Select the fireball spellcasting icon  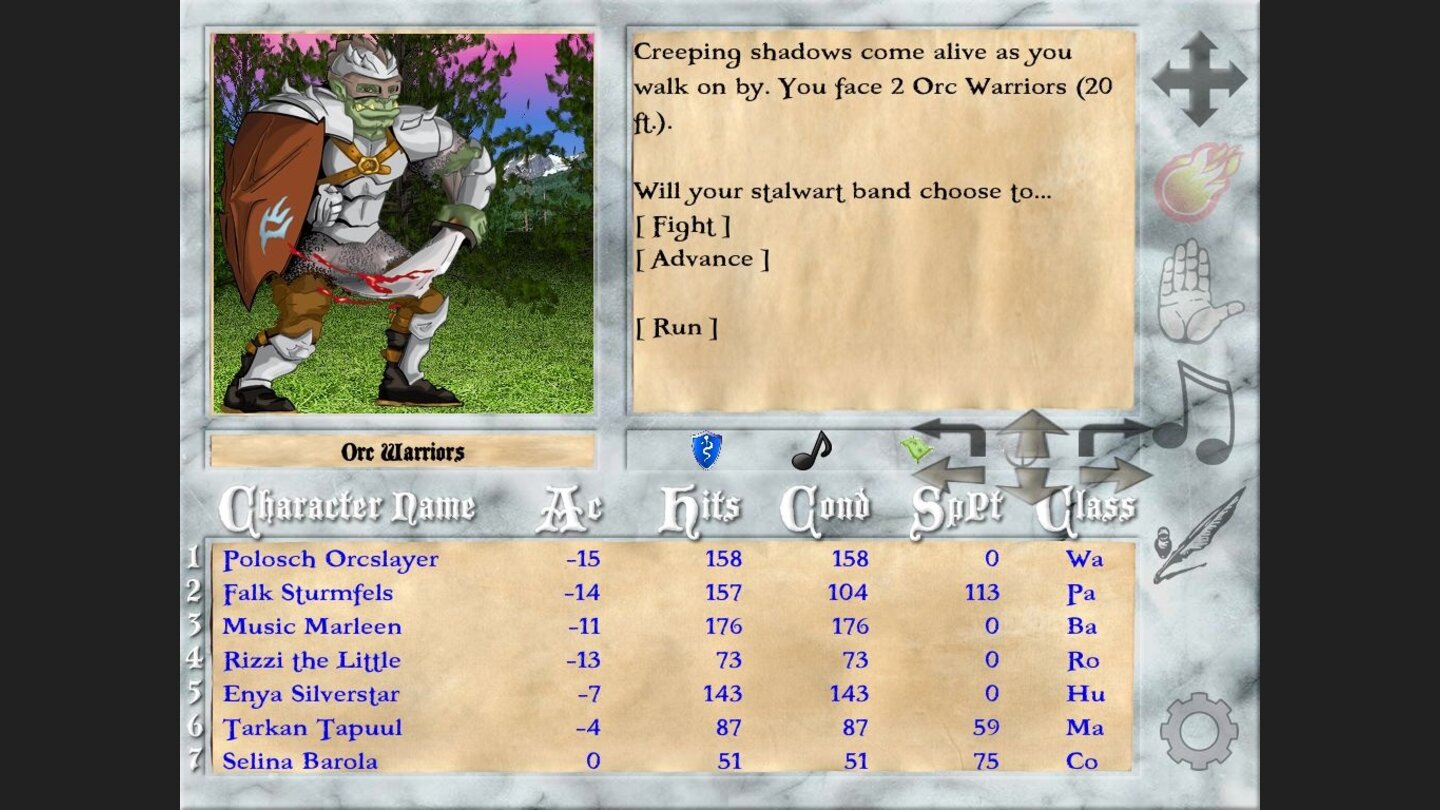click(x=1198, y=180)
